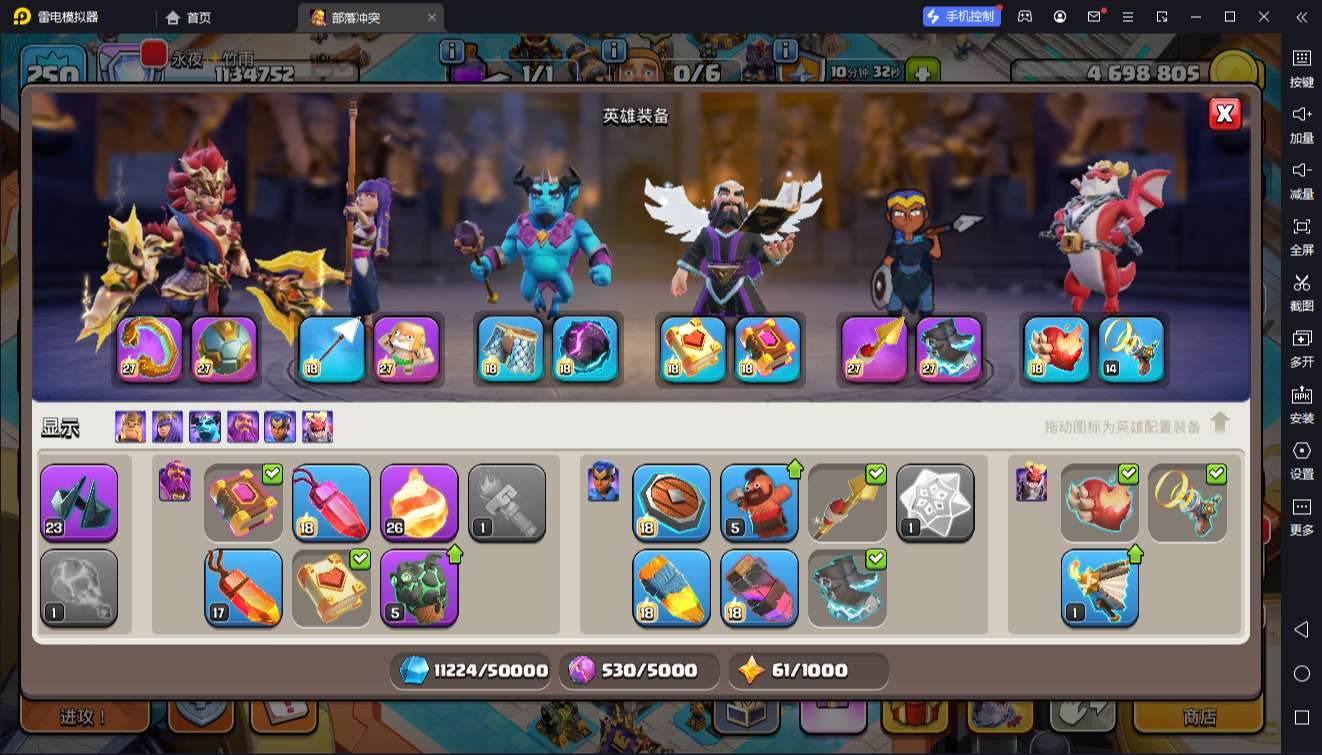Select the equipped Electro Boots slot
The width and height of the screenshot is (1322, 755).
(x=949, y=349)
